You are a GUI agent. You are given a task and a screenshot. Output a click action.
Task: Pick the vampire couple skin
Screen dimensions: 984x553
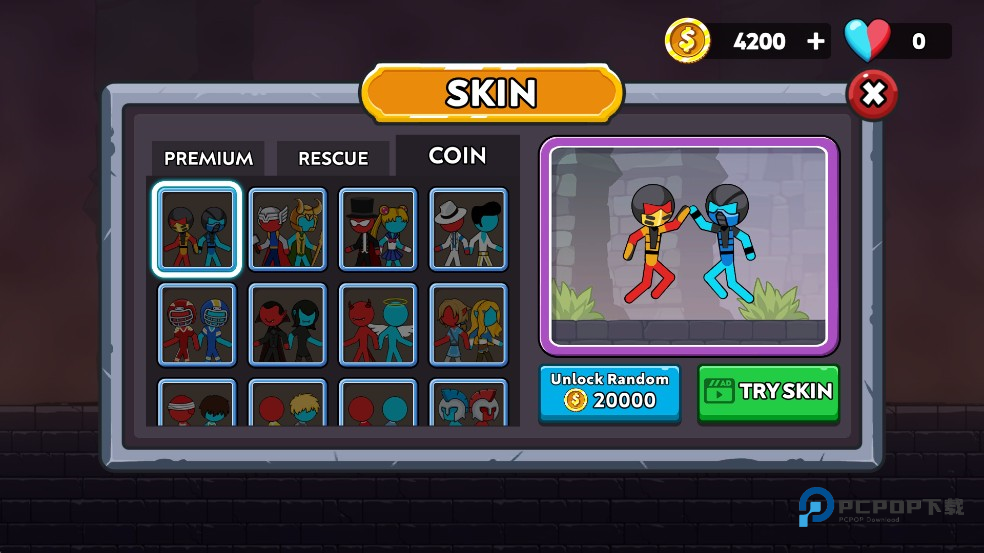[287, 324]
